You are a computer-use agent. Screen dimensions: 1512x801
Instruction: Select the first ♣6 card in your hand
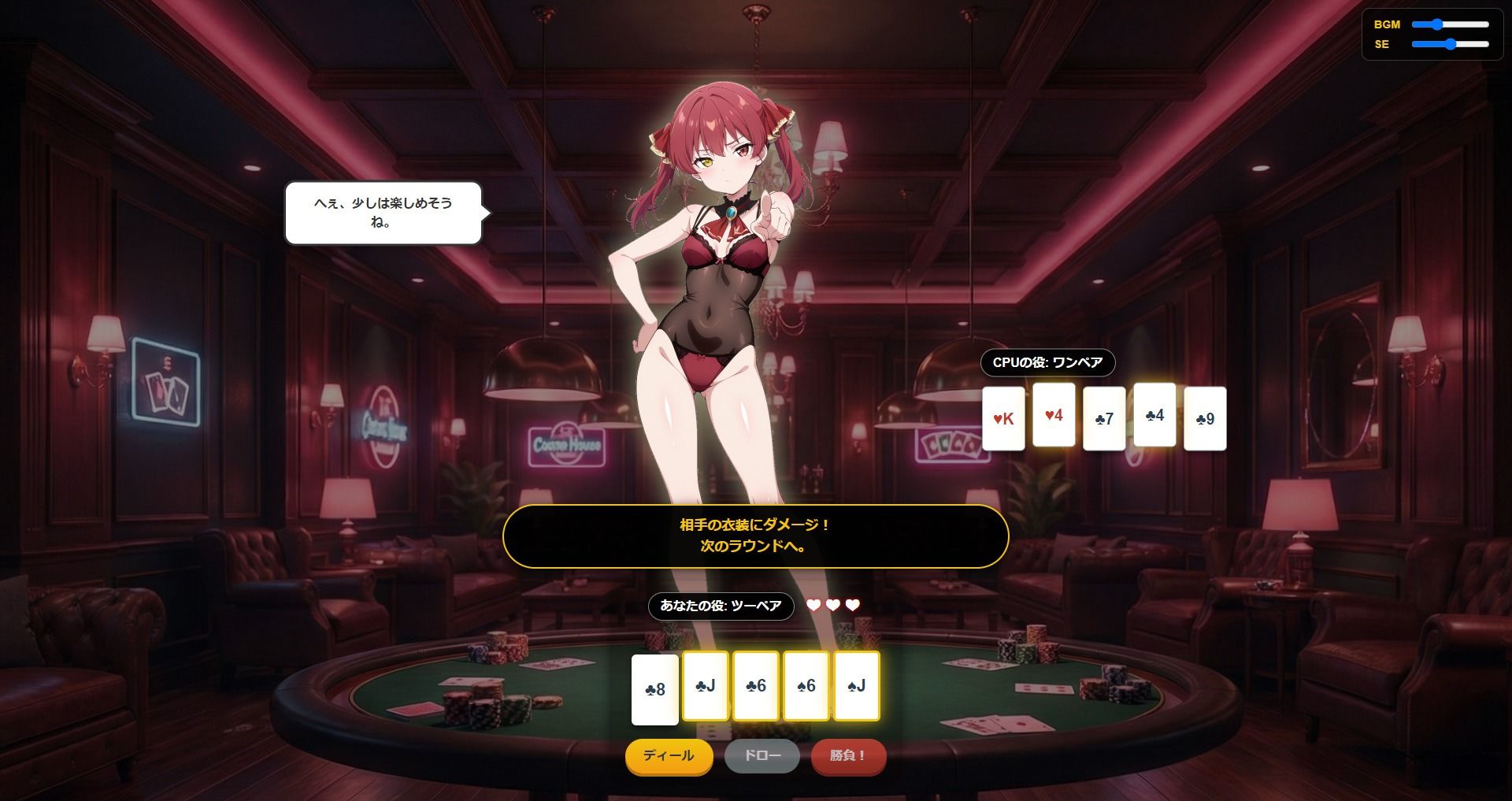[755, 686]
